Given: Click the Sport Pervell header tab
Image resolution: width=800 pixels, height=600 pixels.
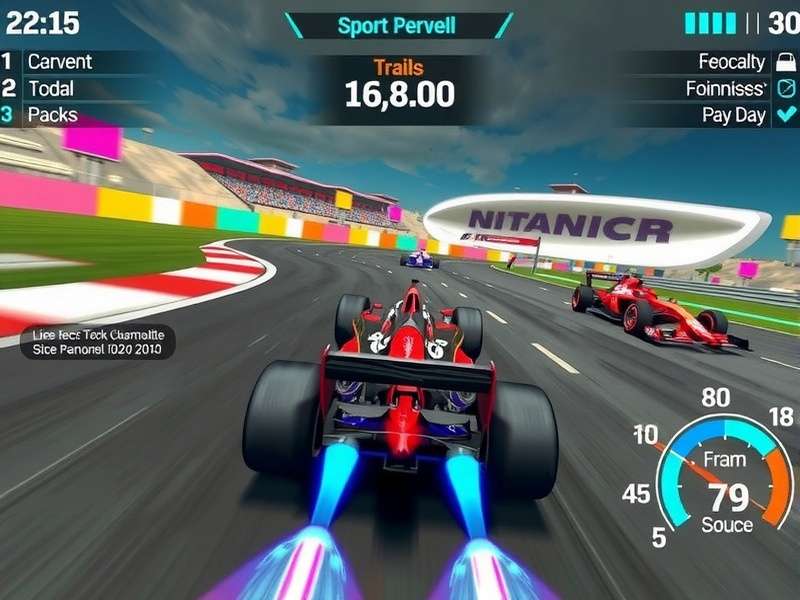Looking at the screenshot, I should click(399, 25).
